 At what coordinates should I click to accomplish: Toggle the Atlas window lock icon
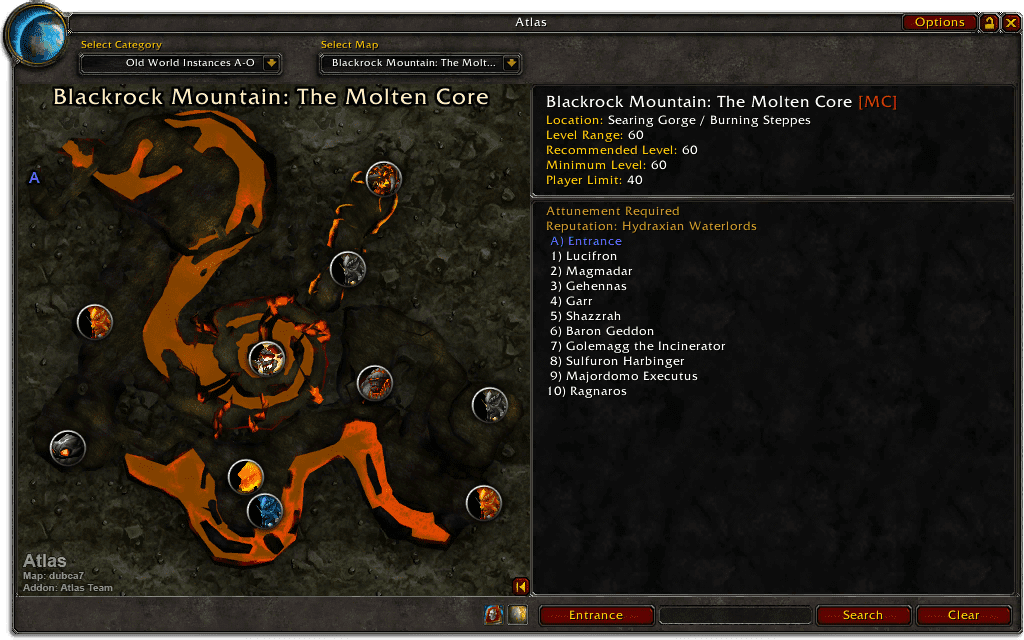tap(989, 22)
